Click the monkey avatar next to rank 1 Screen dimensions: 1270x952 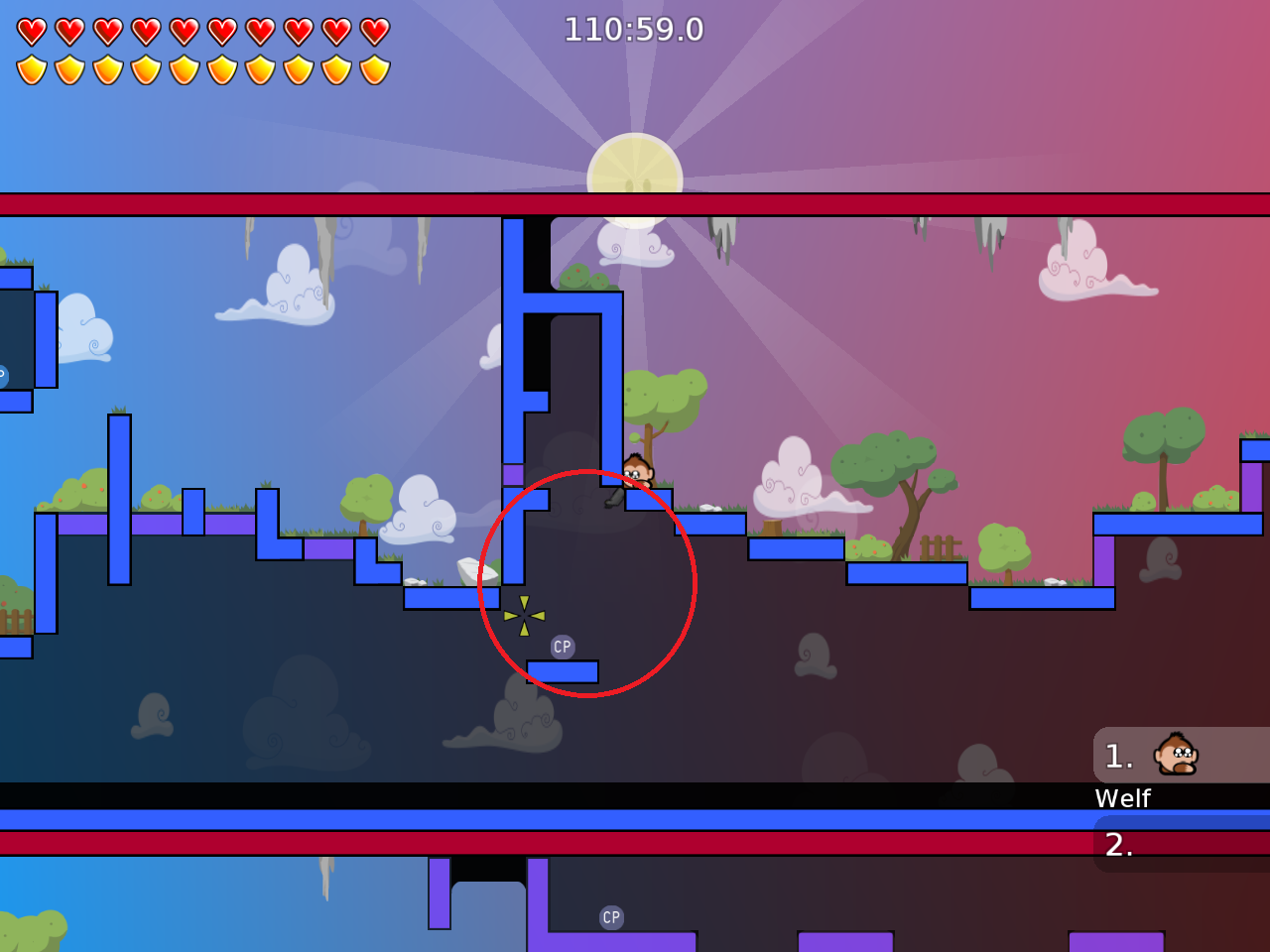pyautogui.click(x=1174, y=756)
